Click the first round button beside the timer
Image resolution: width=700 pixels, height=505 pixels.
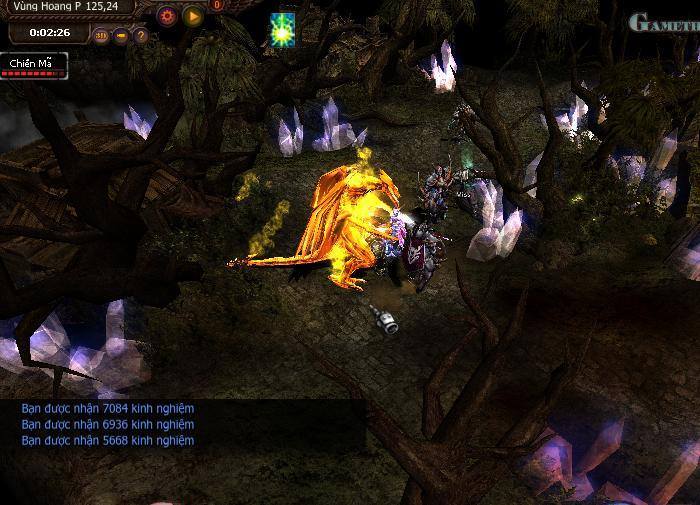(101, 36)
